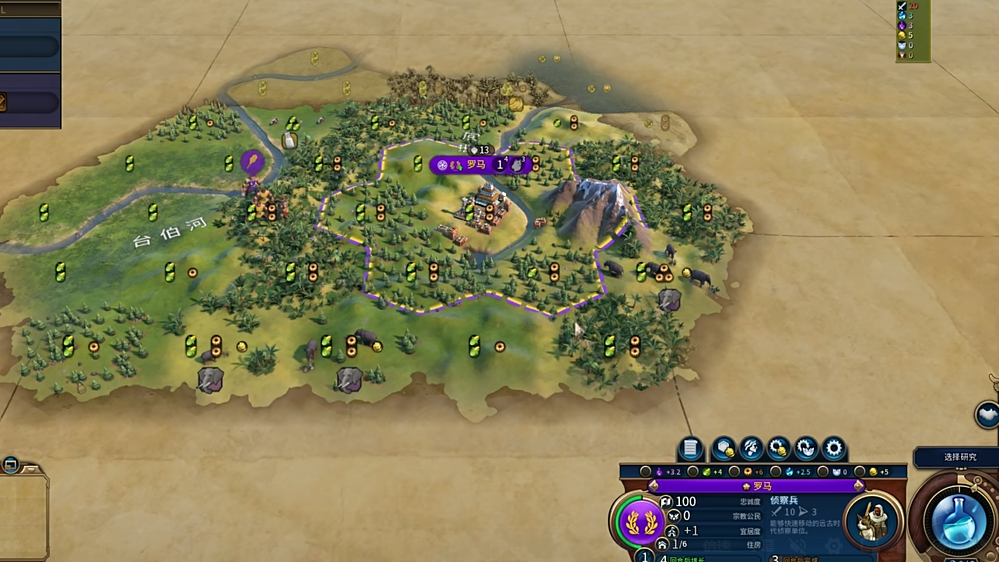The width and height of the screenshot is (999, 562).
Task: Open the manage citizens head icon
Action: coord(752,449)
